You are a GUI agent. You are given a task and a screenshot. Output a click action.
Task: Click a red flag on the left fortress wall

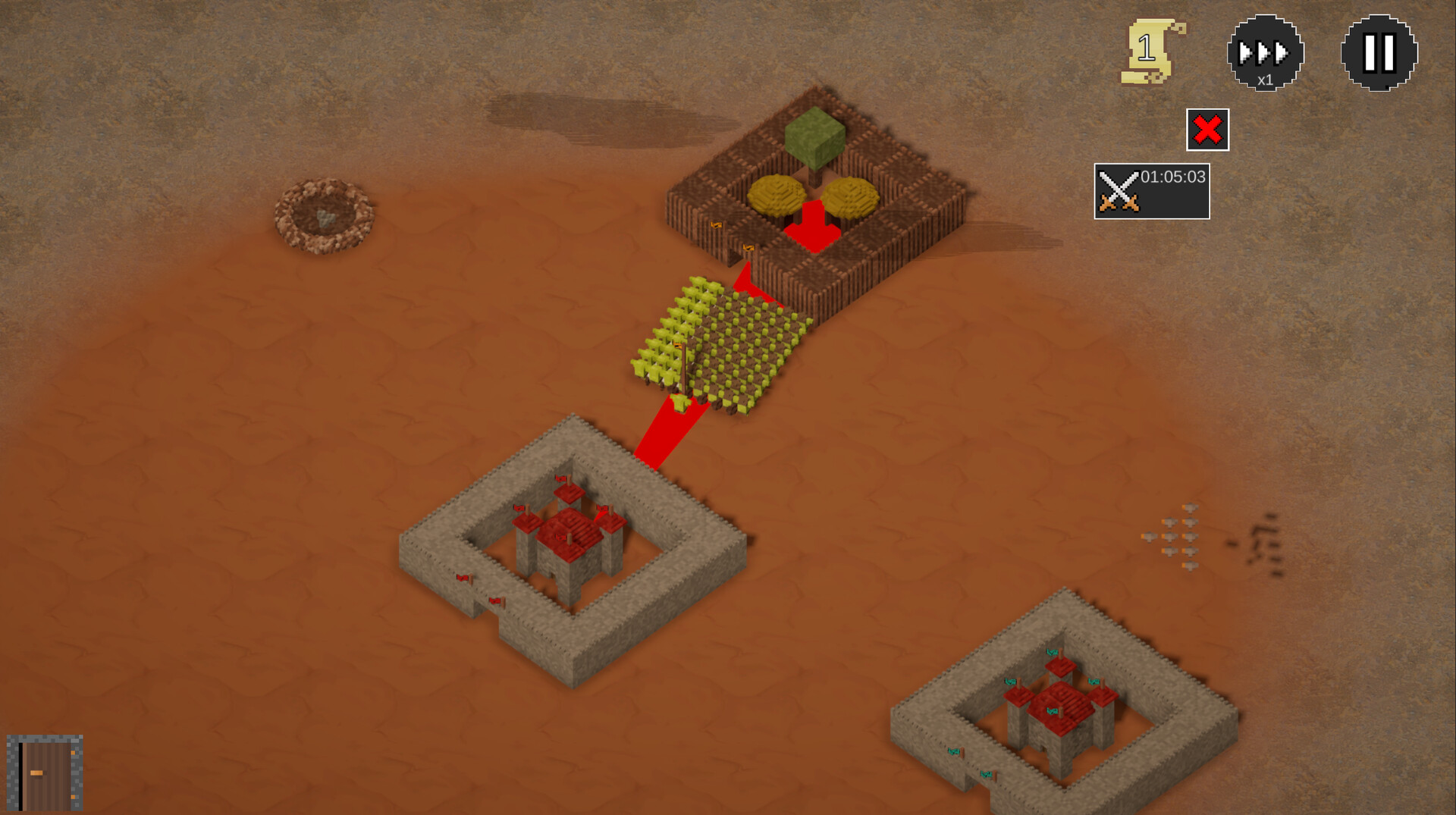[x=461, y=580]
